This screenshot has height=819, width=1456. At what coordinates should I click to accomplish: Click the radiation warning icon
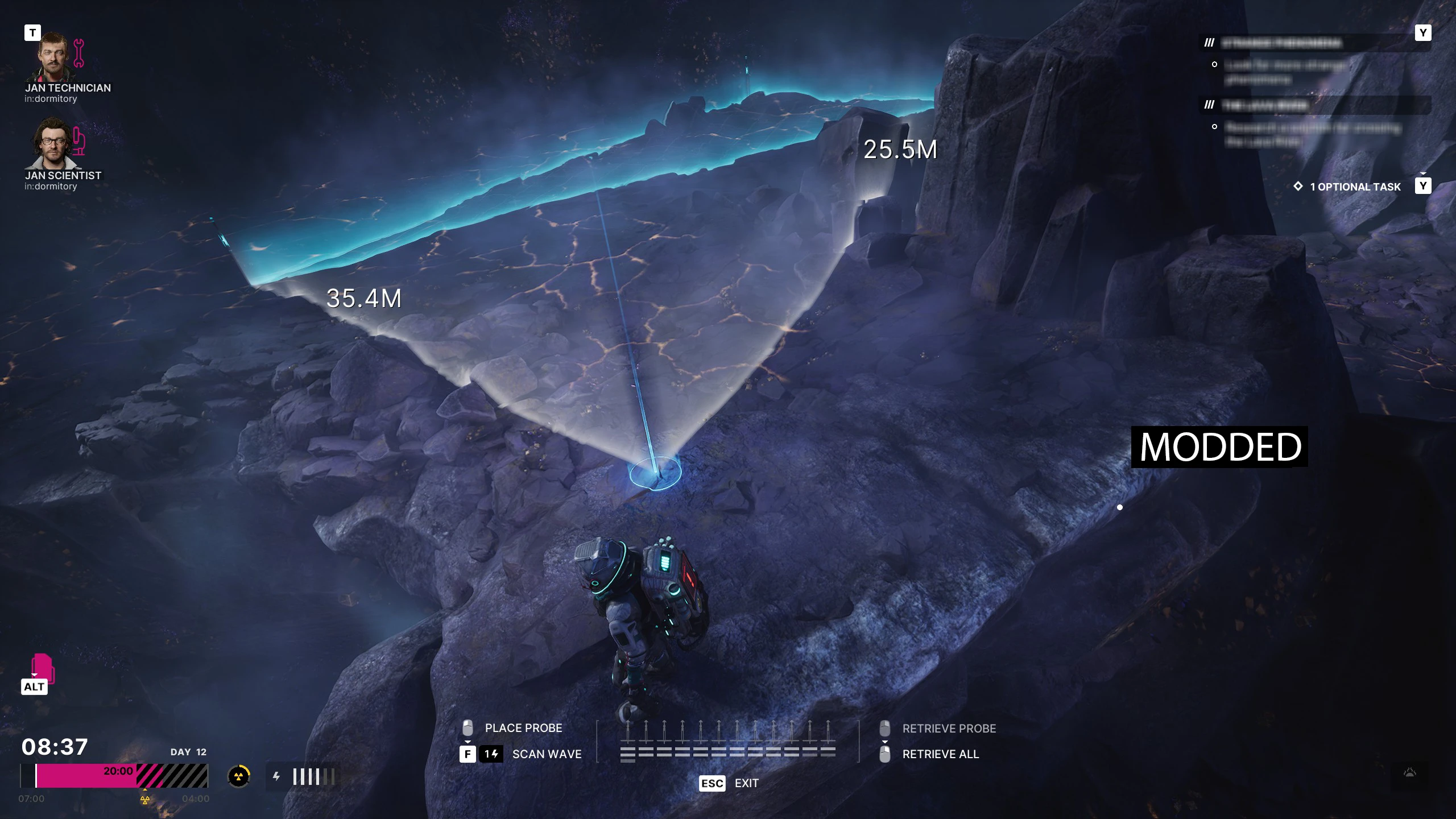(x=239, y=776)
